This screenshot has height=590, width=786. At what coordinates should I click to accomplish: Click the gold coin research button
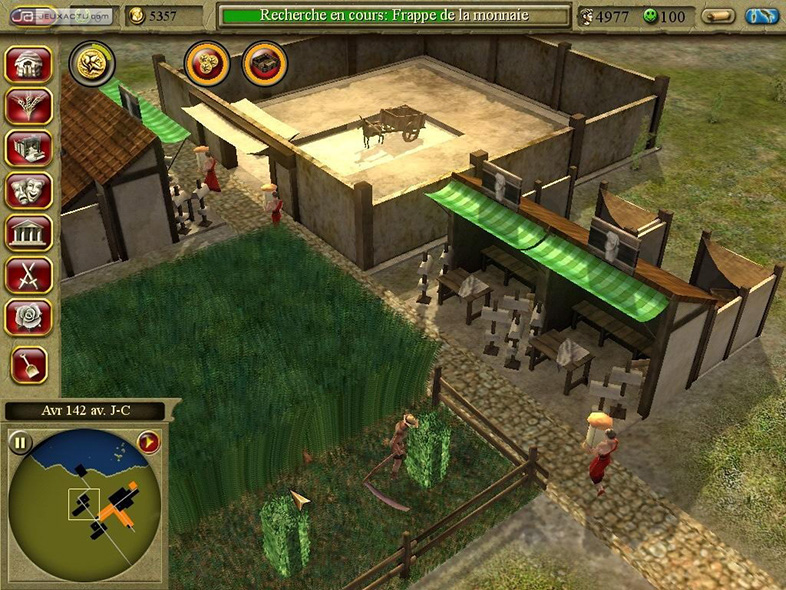(x=91, y=62)
